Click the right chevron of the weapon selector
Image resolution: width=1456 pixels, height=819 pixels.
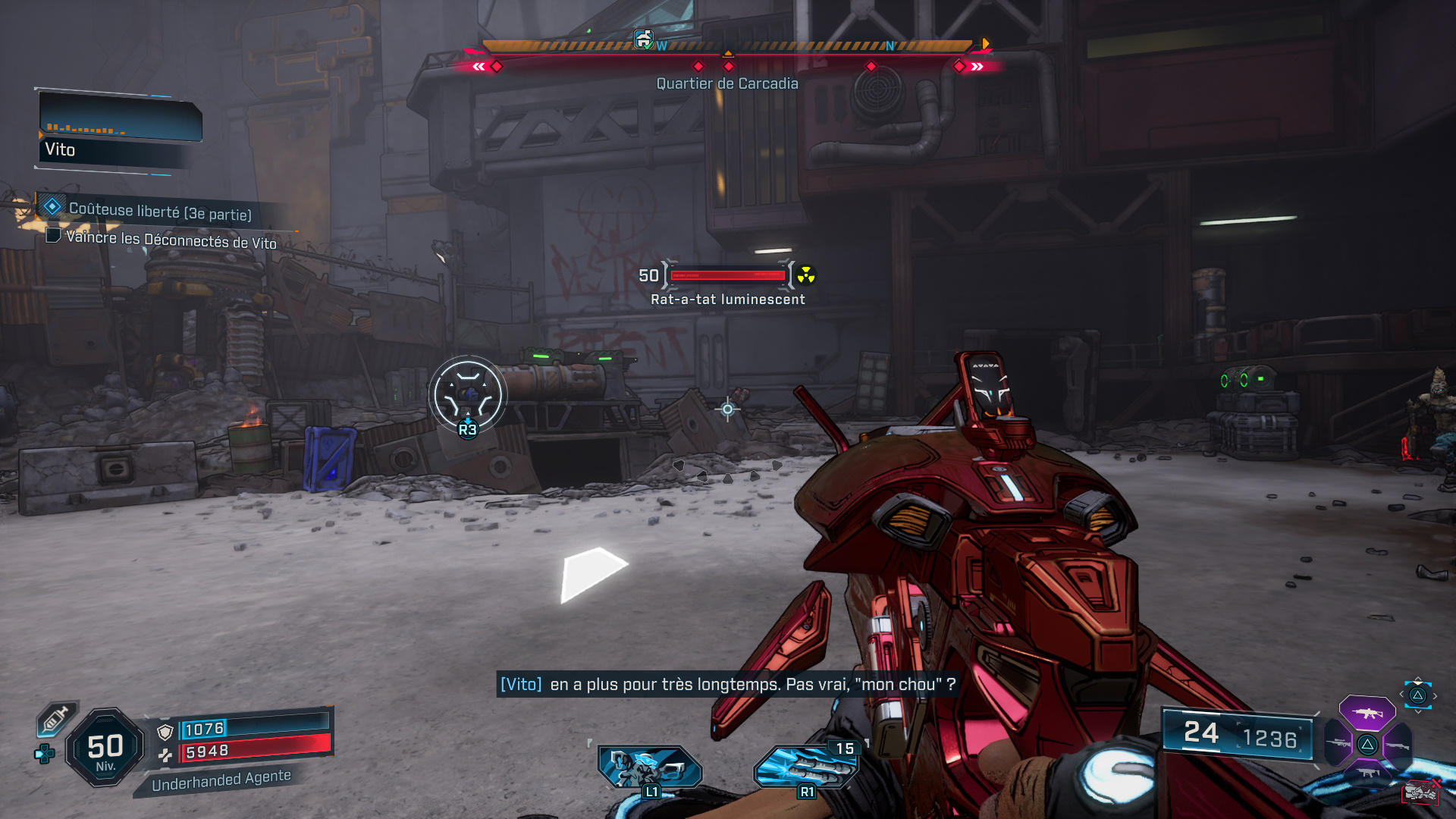(x=1435, y=695)
